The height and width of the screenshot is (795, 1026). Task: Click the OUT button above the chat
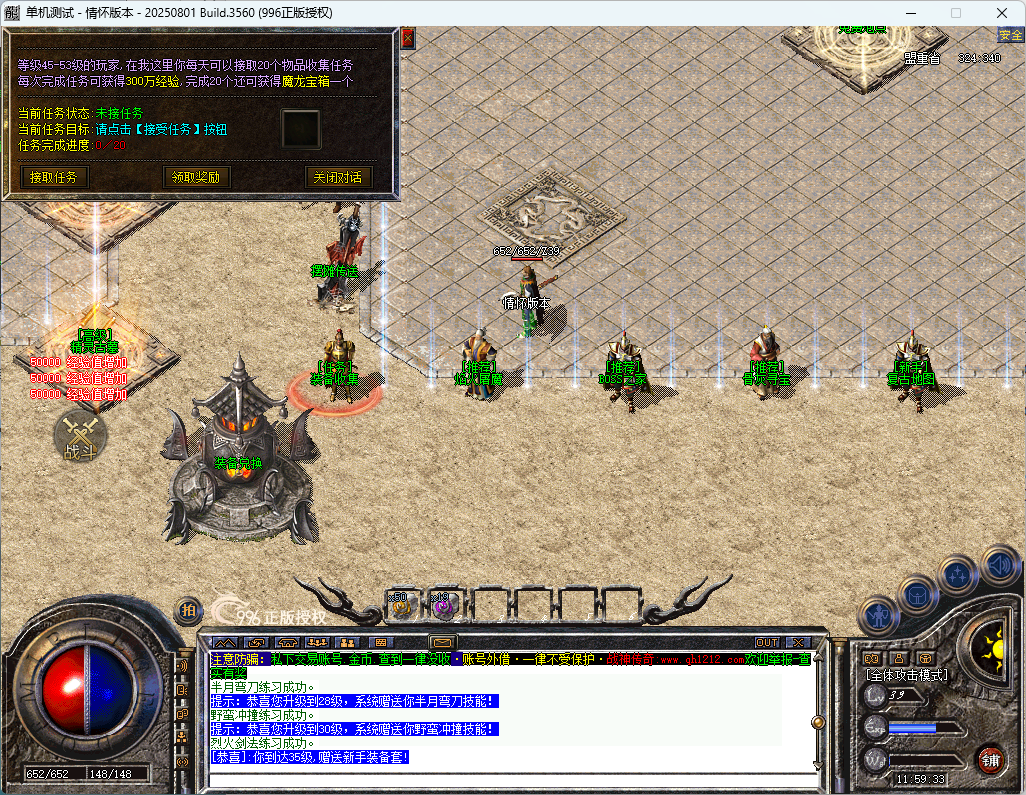click(x=767, y=642)
